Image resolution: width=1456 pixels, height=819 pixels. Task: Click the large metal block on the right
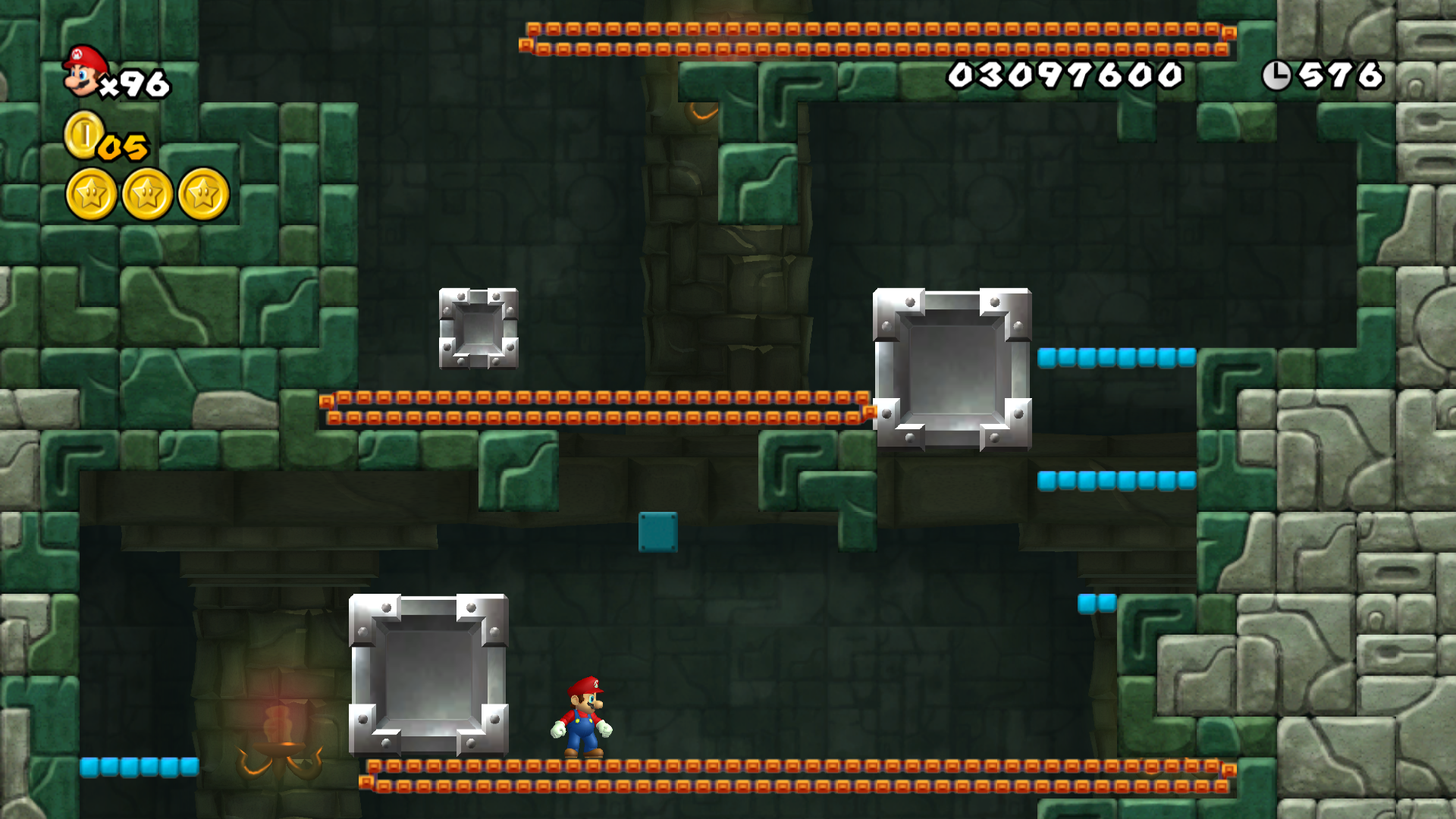pos(952,368)
